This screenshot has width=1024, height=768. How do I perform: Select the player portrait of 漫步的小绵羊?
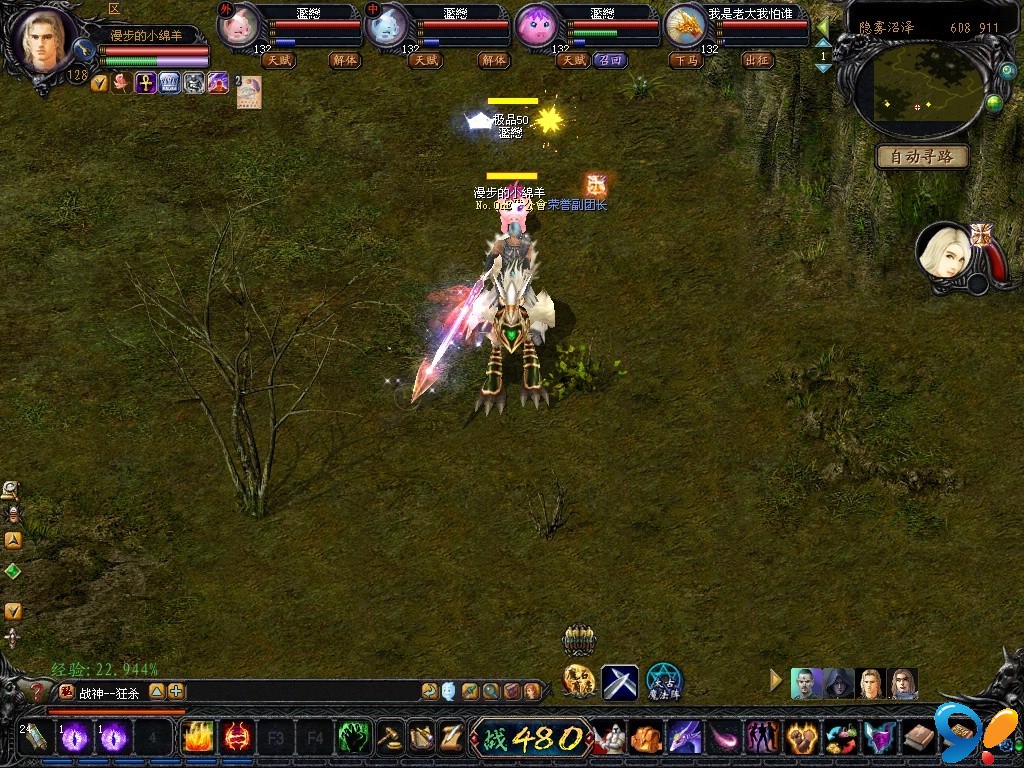click(x=45, y=40)
